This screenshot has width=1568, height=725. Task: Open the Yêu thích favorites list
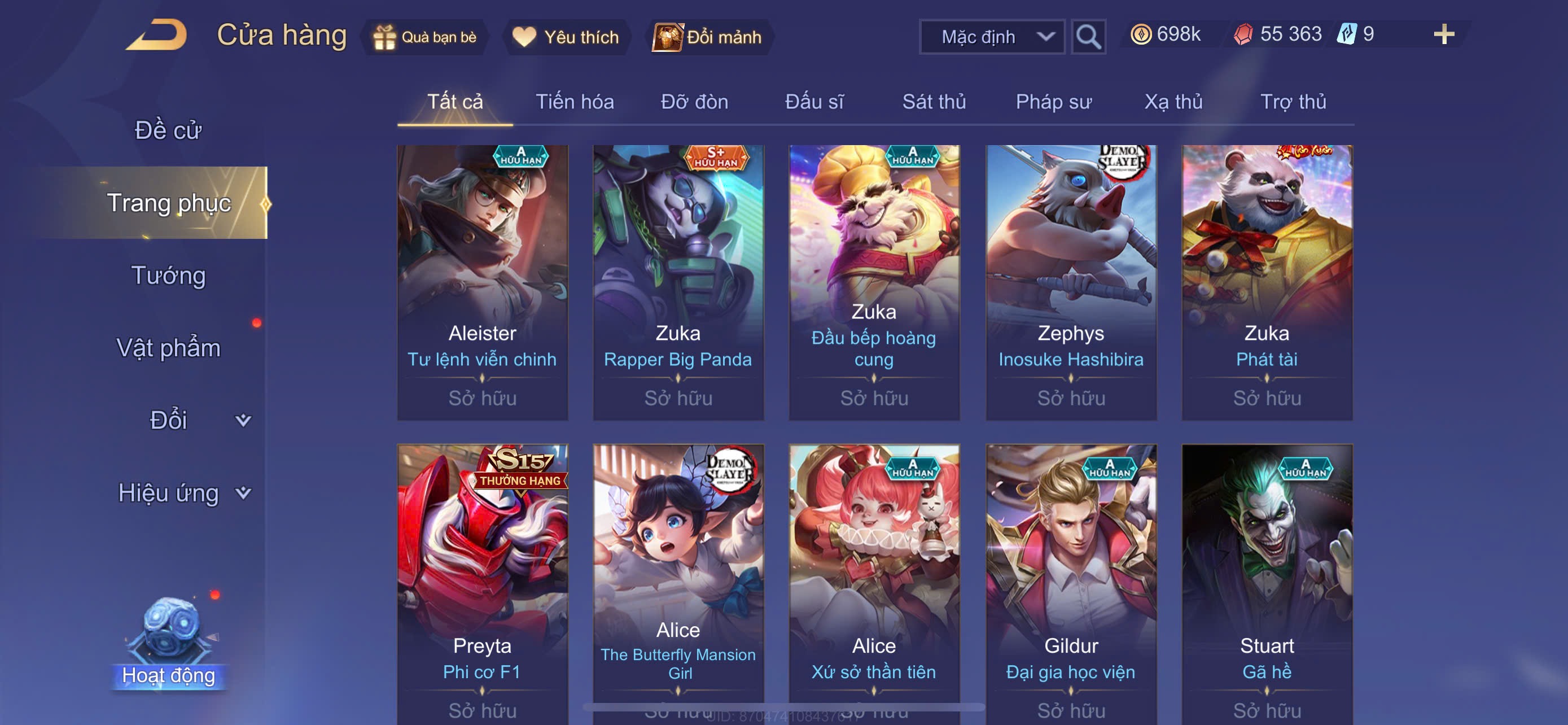point(566,37)
